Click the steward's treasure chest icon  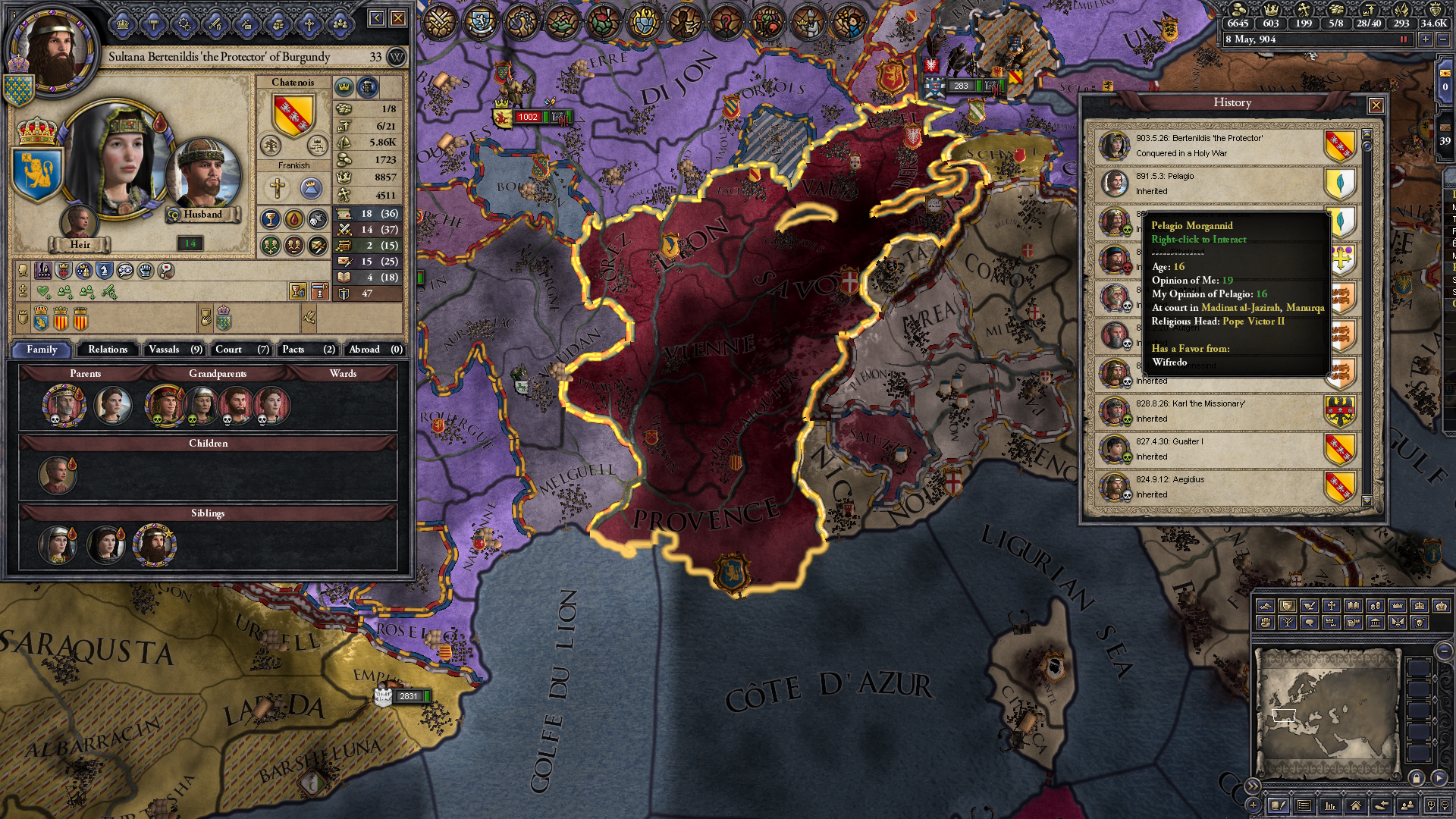tap(344, 246)
